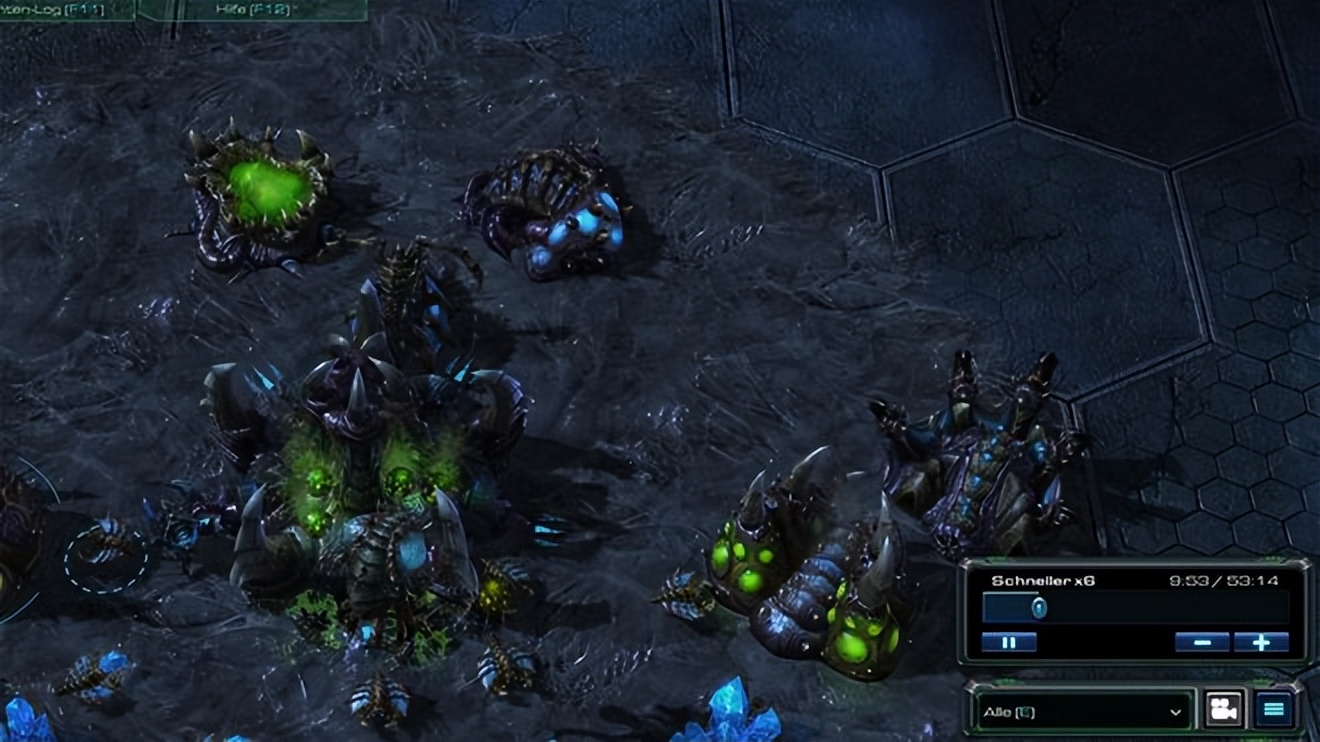
Task: Decrease replay speed with the minus button
Action: click(x=1202, y=642)
